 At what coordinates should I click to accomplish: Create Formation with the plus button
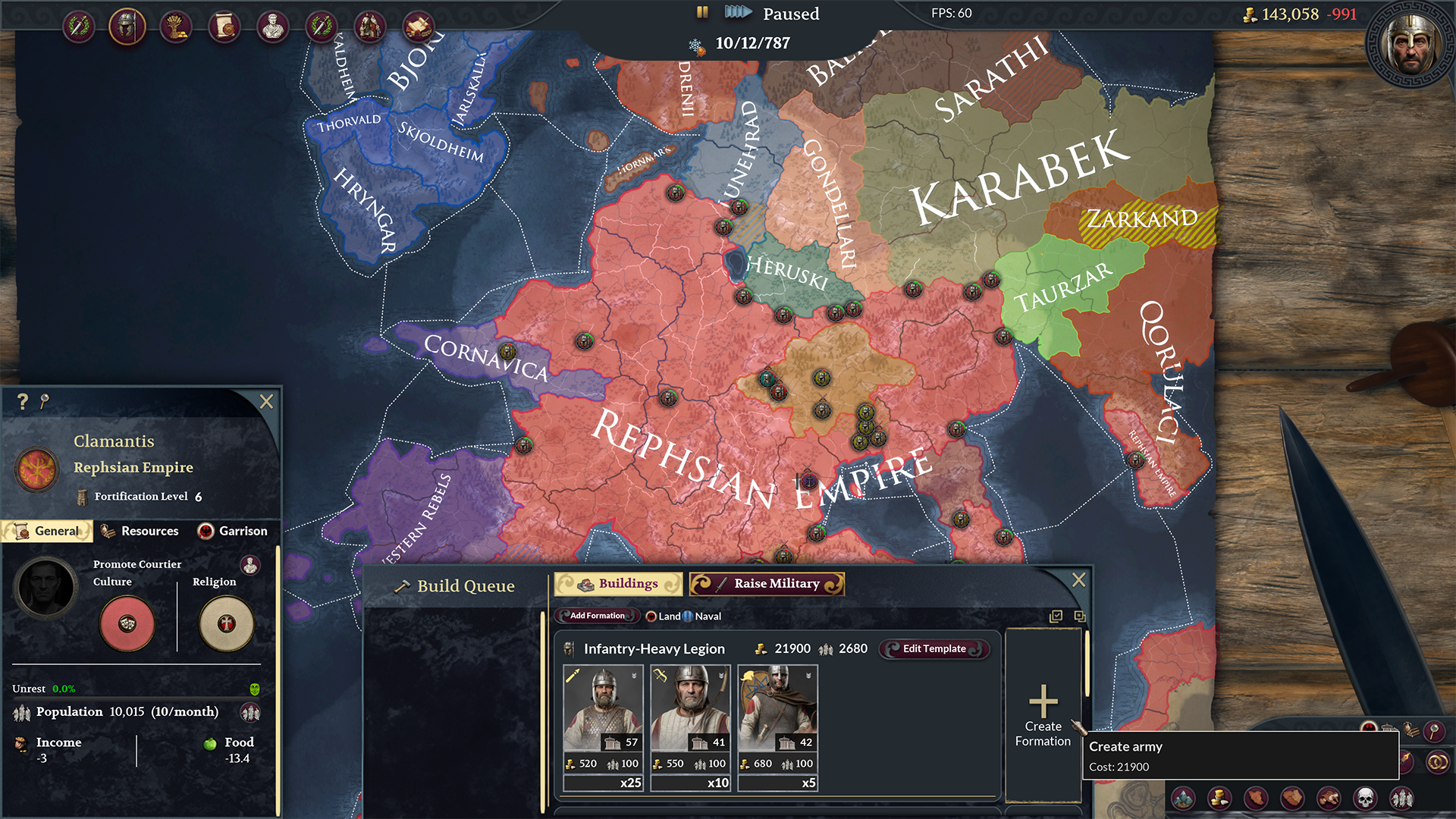[1043, 714]
